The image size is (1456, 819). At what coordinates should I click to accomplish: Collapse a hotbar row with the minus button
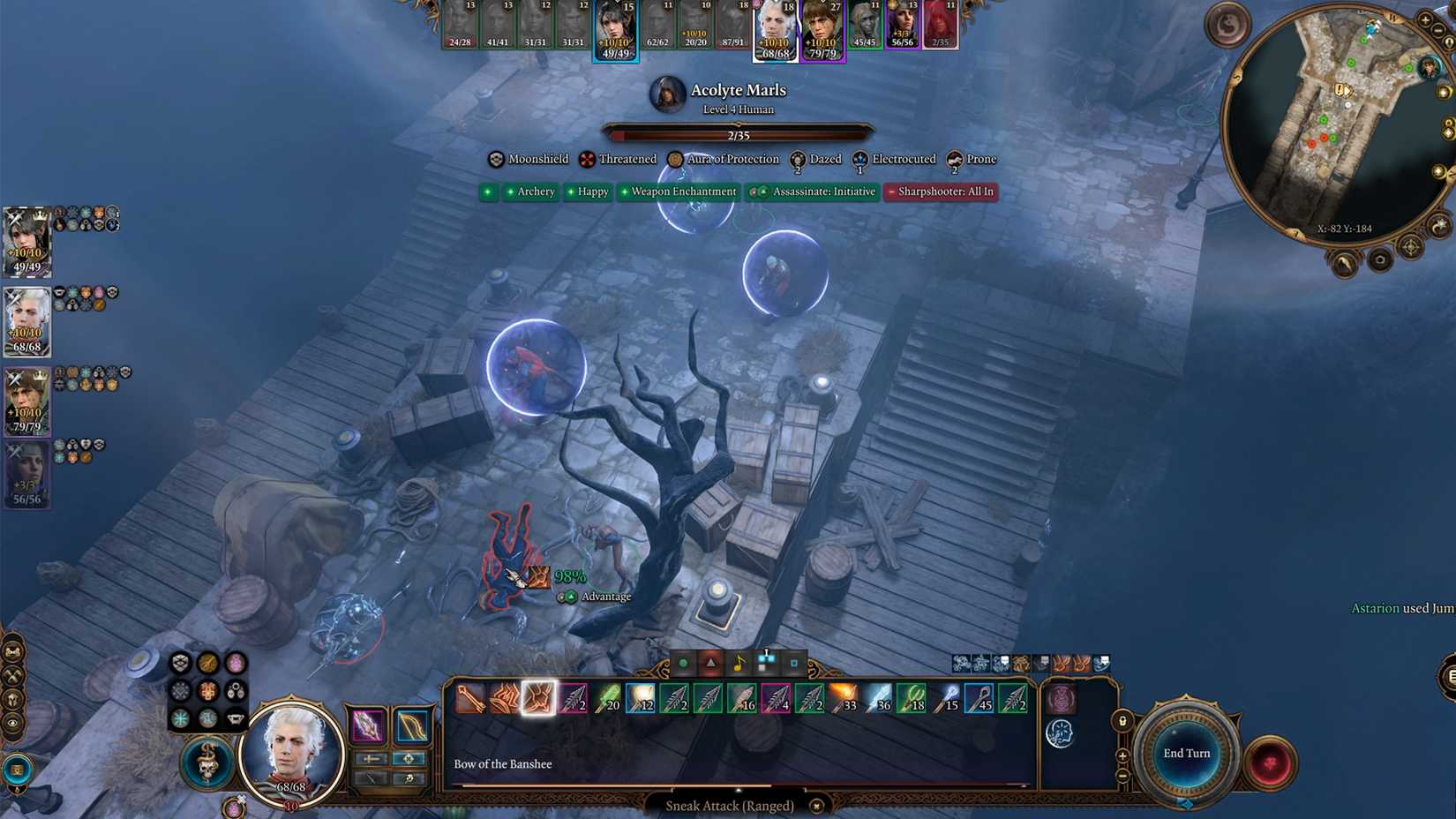(1122, 776)
